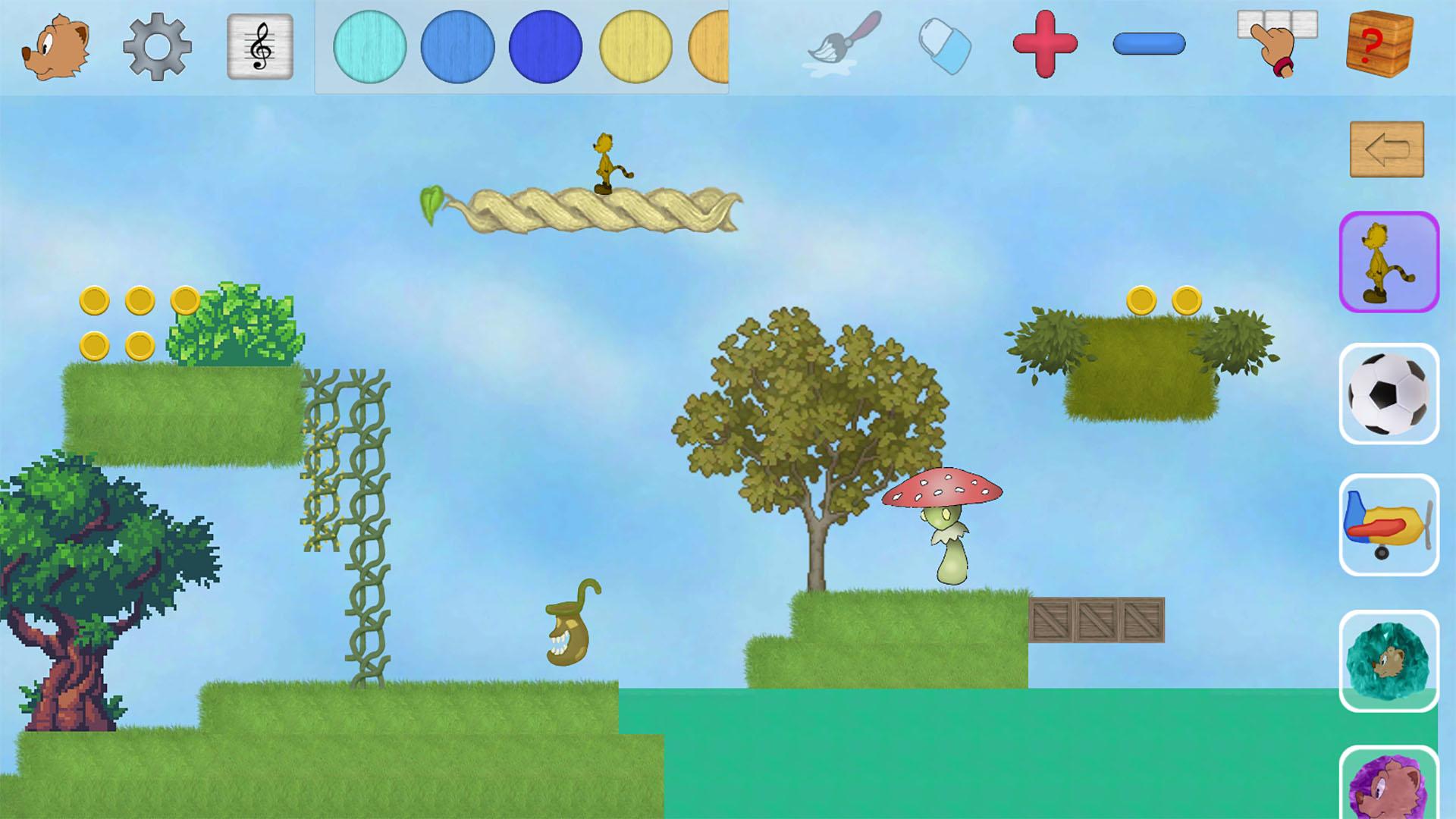Select the eraser tool
The width and height of the screenshot is (1456, 819).
(x=943, y=48)
